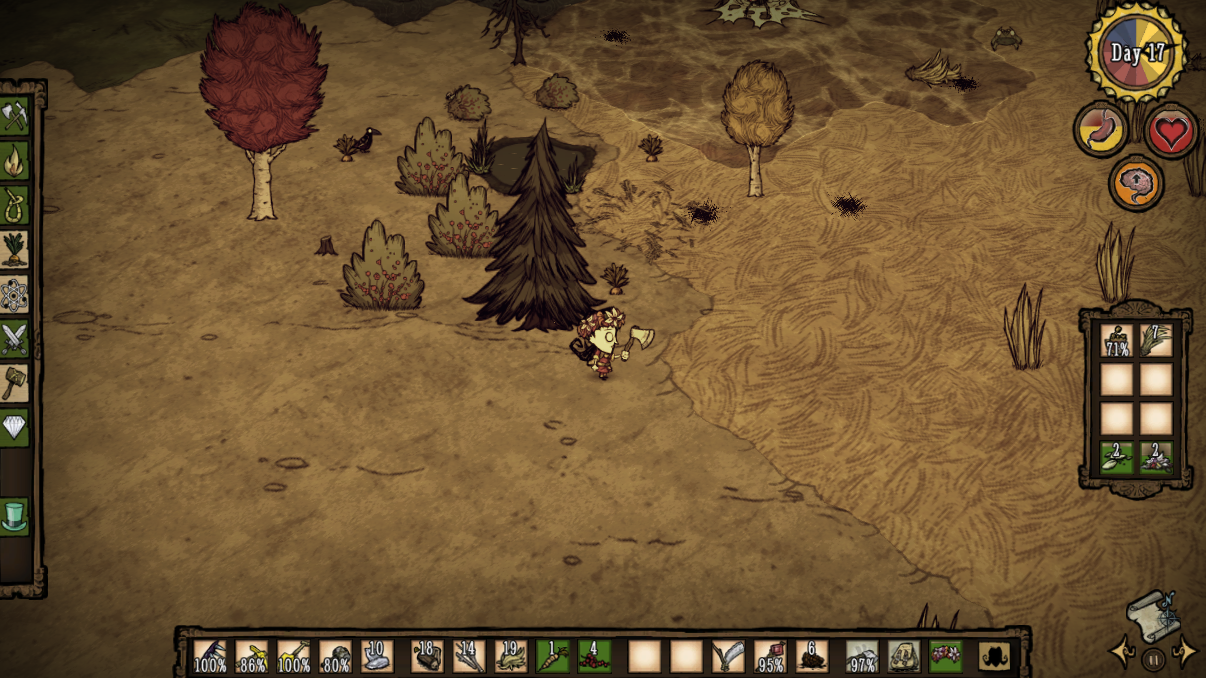Open the Science atom crafting tab

[14, 294]
